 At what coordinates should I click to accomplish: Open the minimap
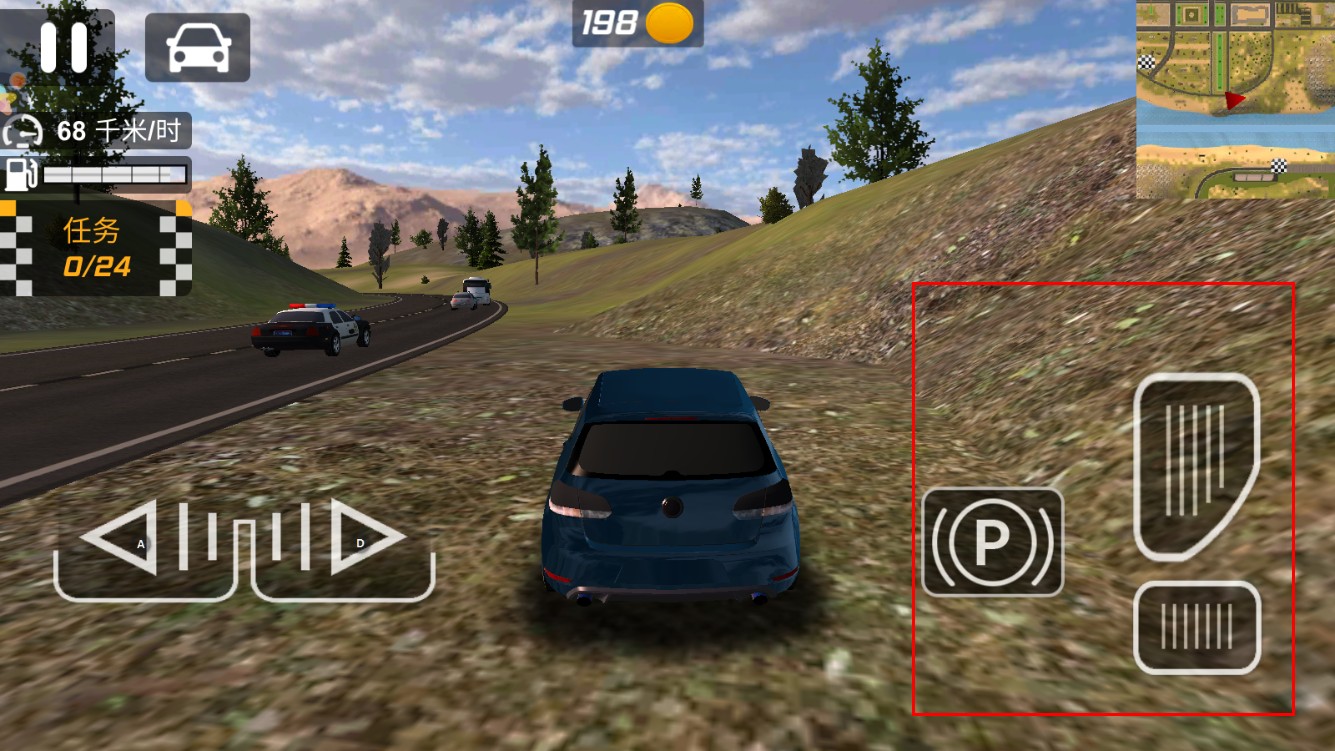pyautogui.click(x=1234, y=99)
